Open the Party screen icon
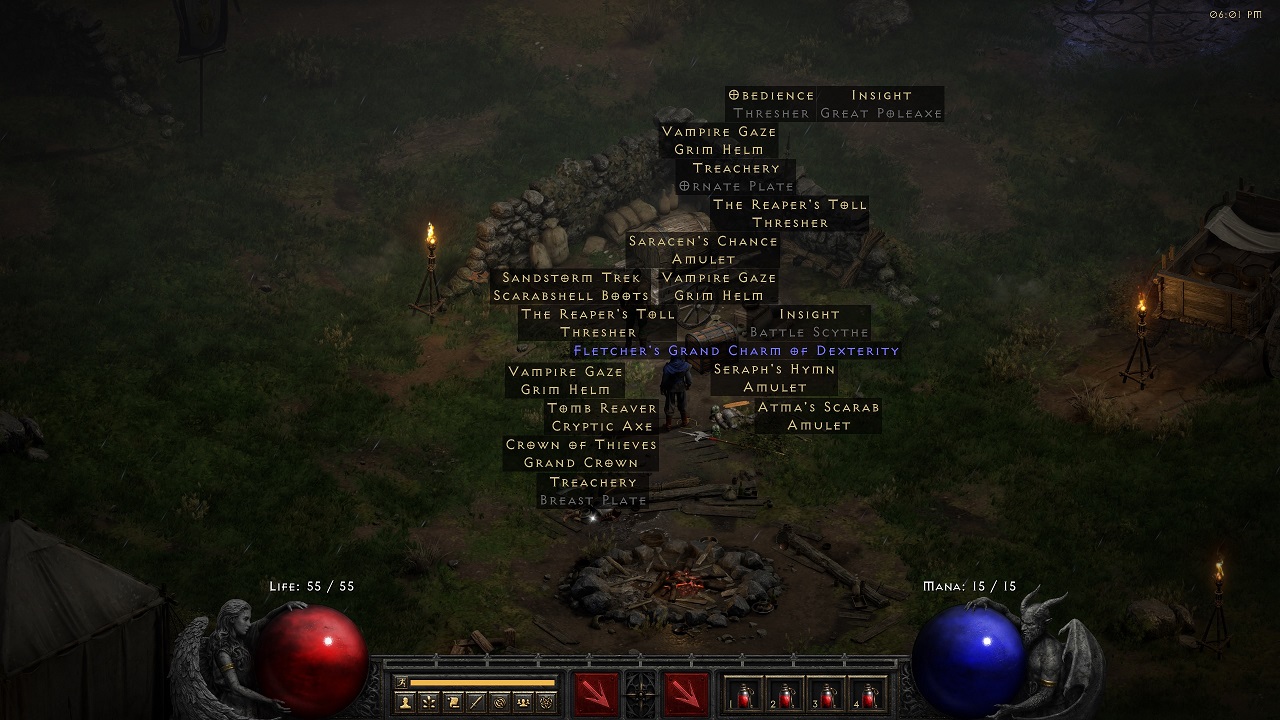The image size is (1280, 720). pos(522,703)
